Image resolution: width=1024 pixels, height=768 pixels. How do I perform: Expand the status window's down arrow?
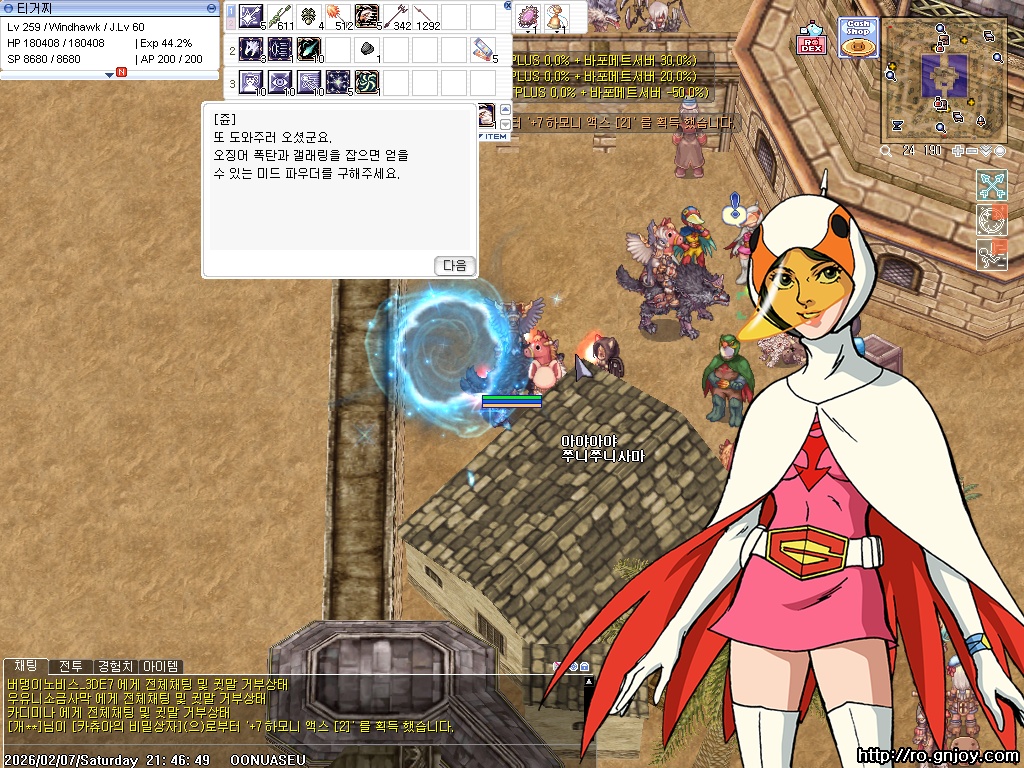(110, 74)
